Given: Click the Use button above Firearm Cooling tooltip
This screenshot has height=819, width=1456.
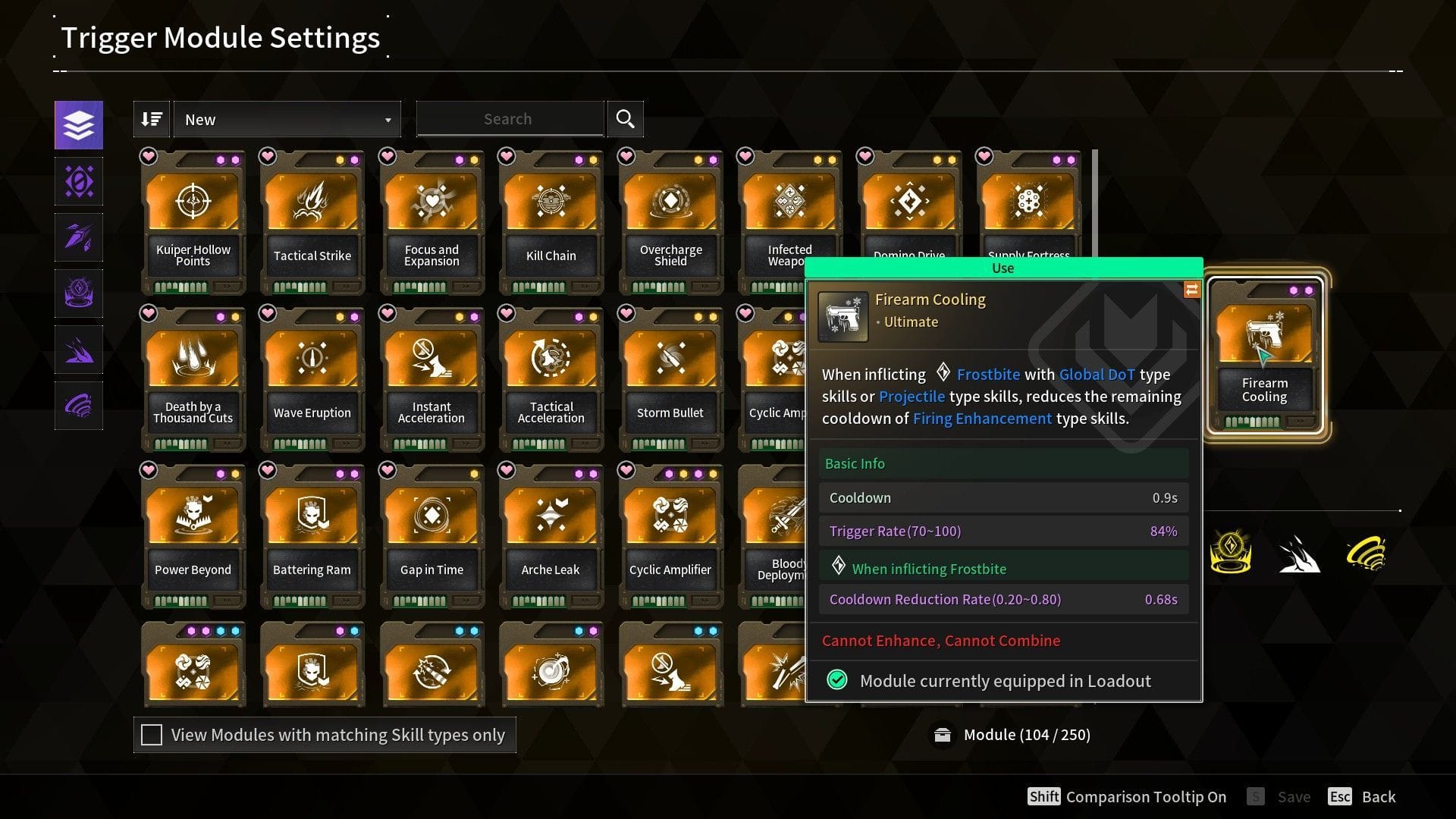Looking at the screenshot, I should tap(1003, 268).
